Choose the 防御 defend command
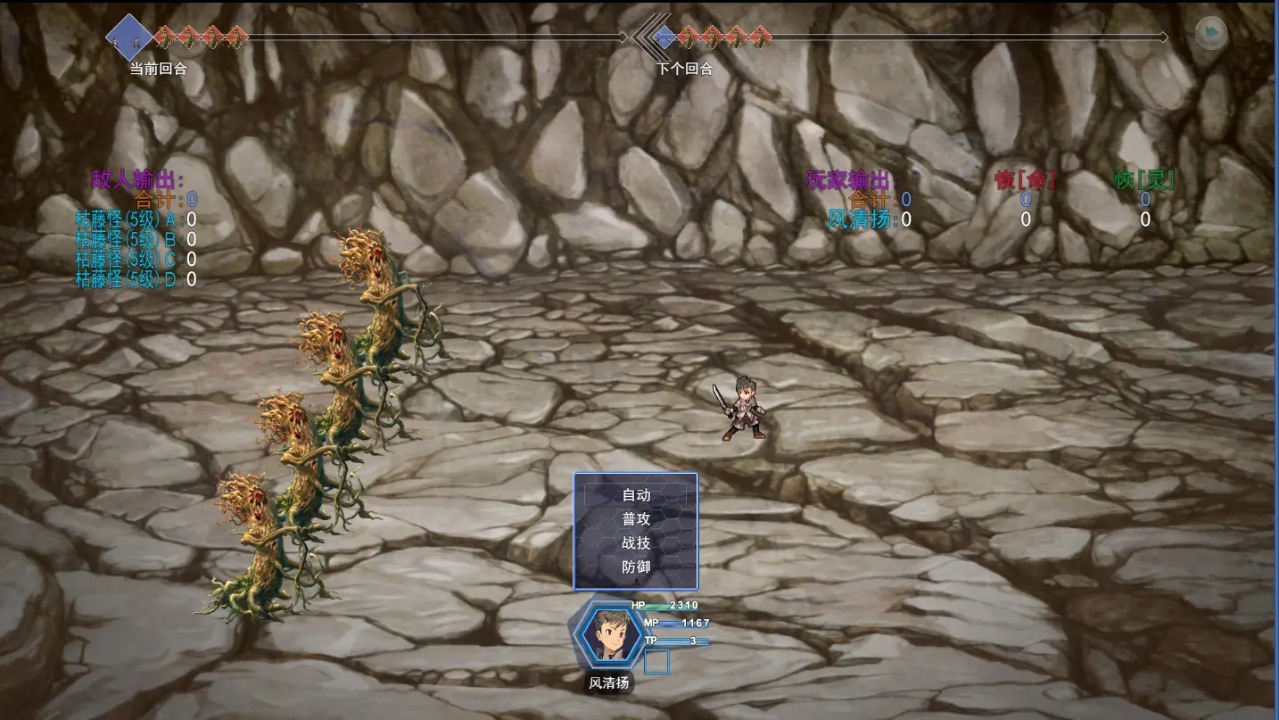The height and width of the screenshot is (720, 1279). (x=636, y=567)
